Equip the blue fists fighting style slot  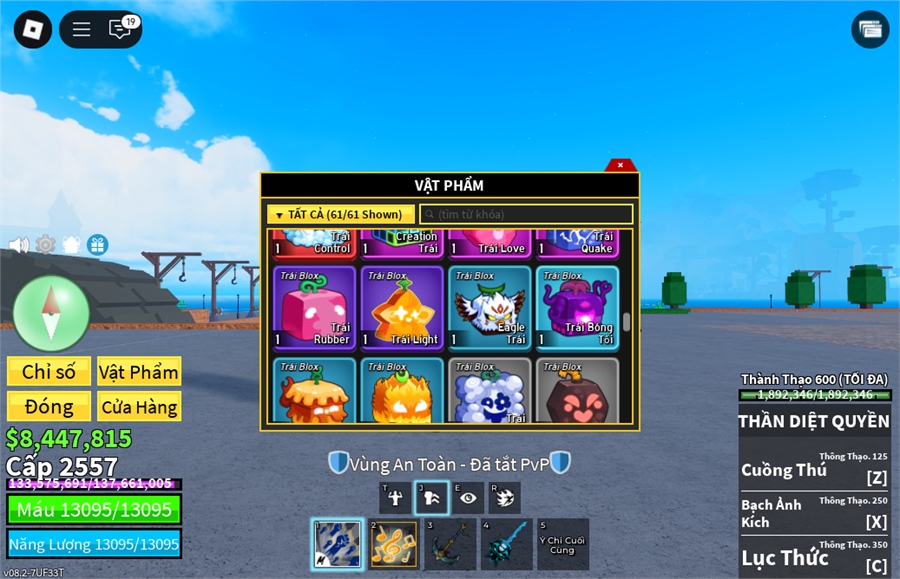pyautogui.click(x=337, y=544)
